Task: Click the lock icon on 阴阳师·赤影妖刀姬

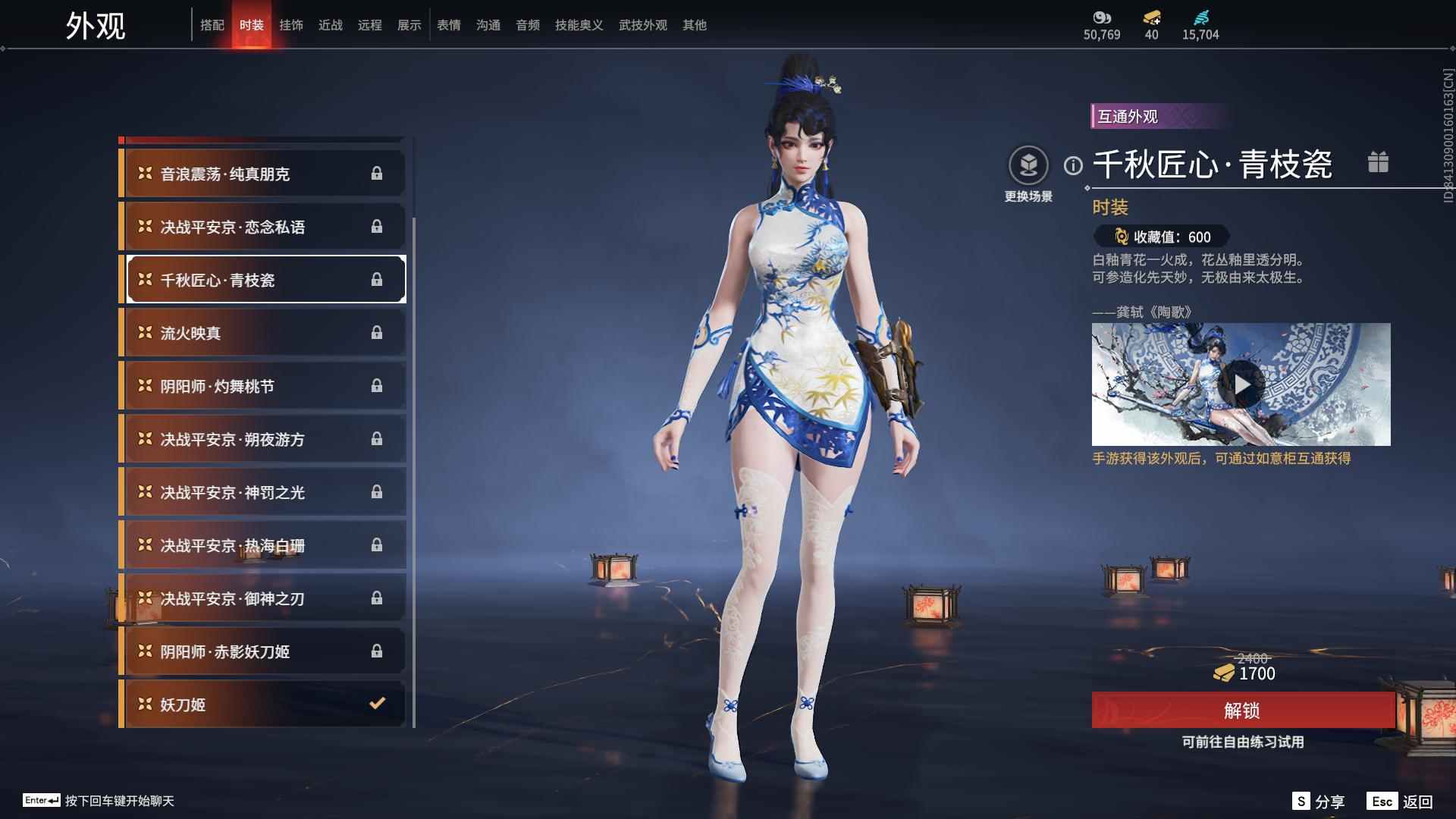Action: (377, 651)
